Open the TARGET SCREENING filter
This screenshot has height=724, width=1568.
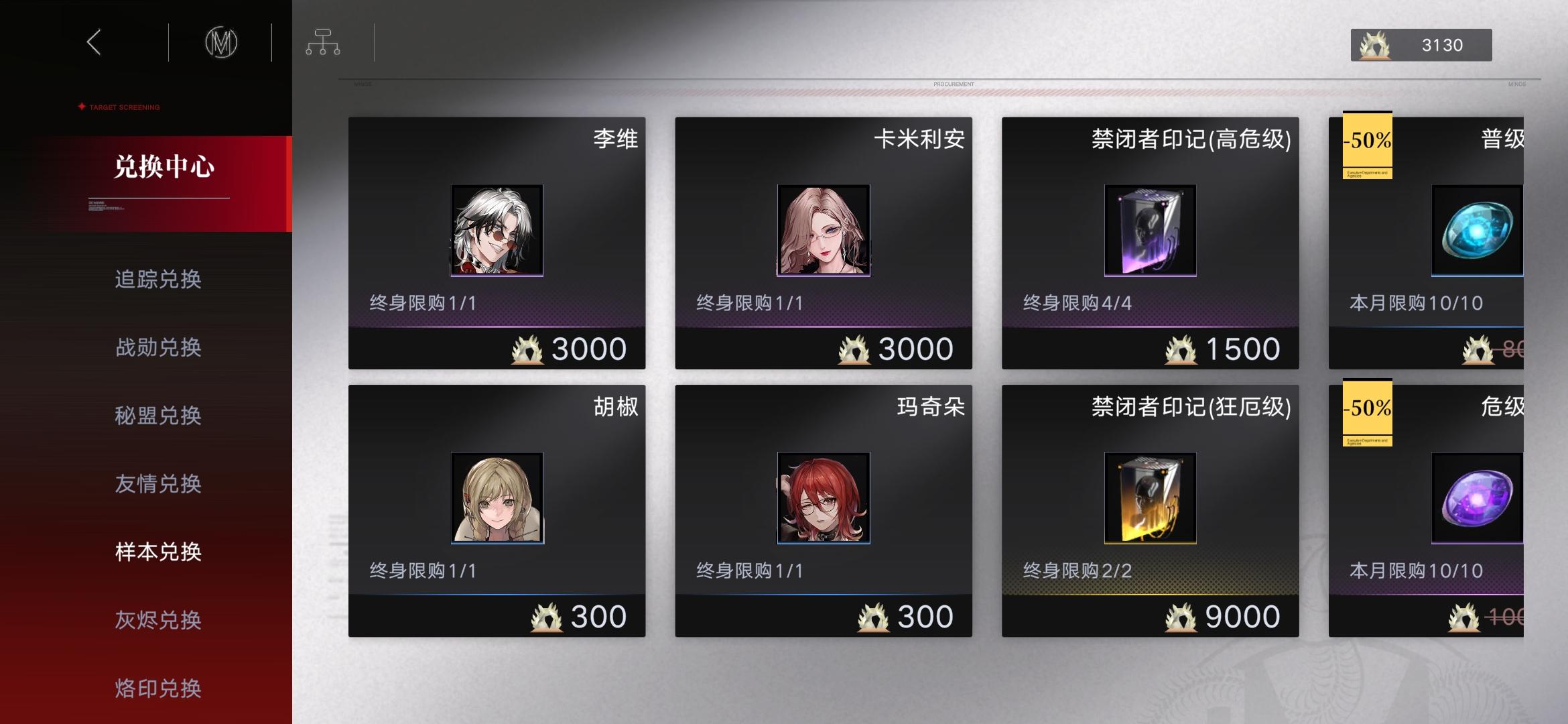(x=117, y=106)
